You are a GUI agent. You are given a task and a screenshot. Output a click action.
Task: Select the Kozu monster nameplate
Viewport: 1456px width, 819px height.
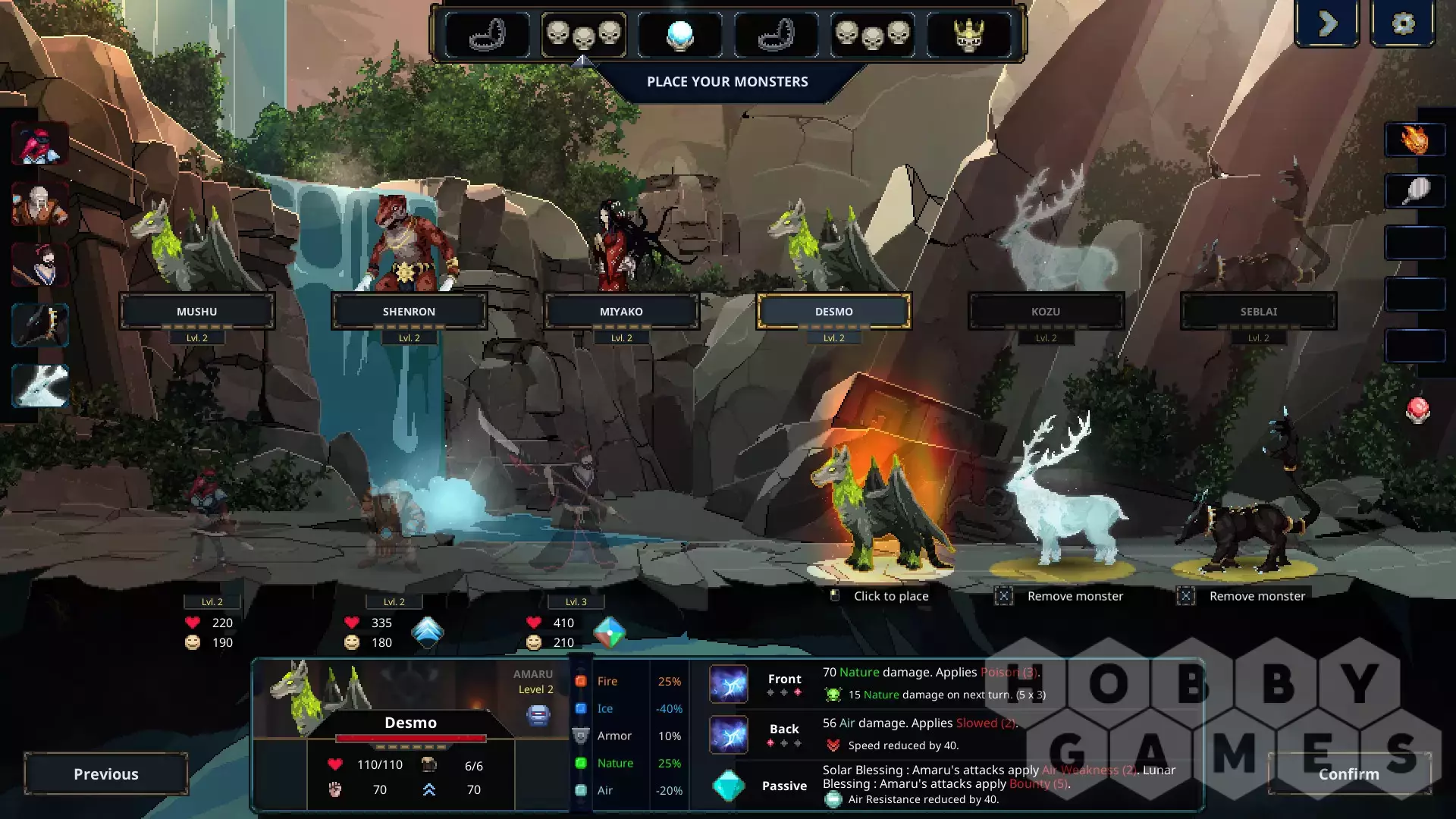coord(1046,312)
